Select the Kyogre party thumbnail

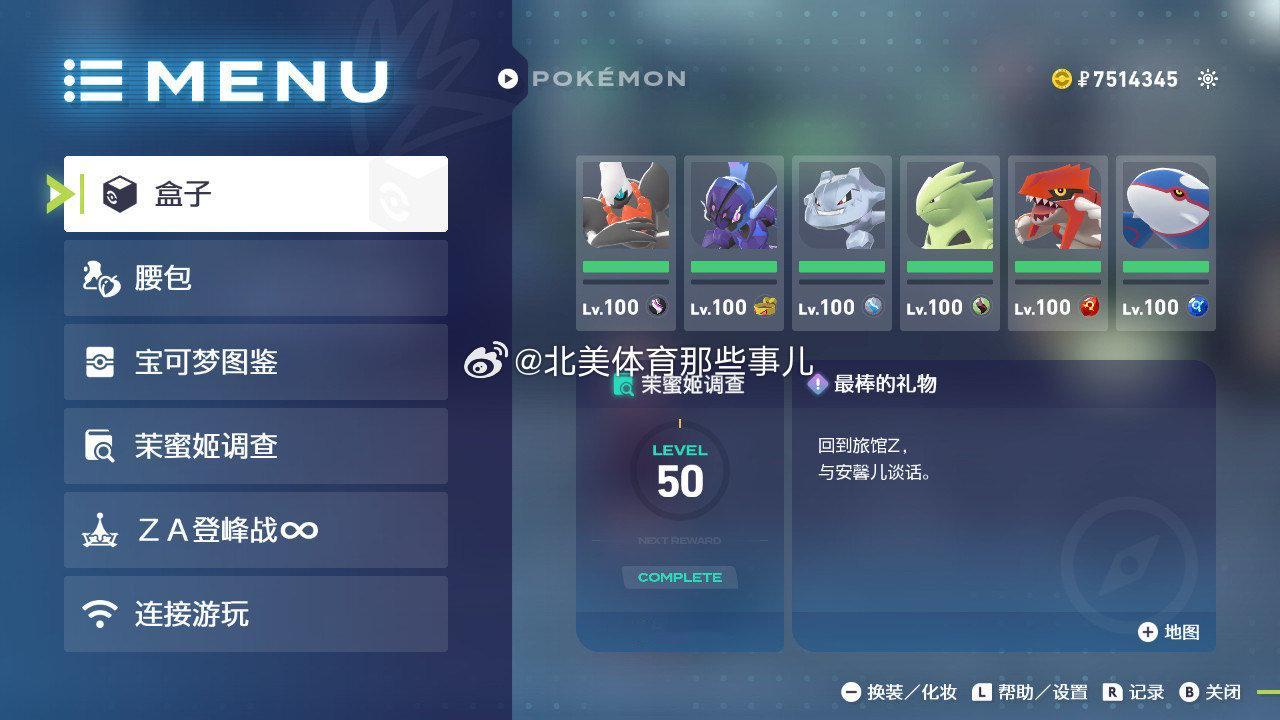click(1164, 207)
